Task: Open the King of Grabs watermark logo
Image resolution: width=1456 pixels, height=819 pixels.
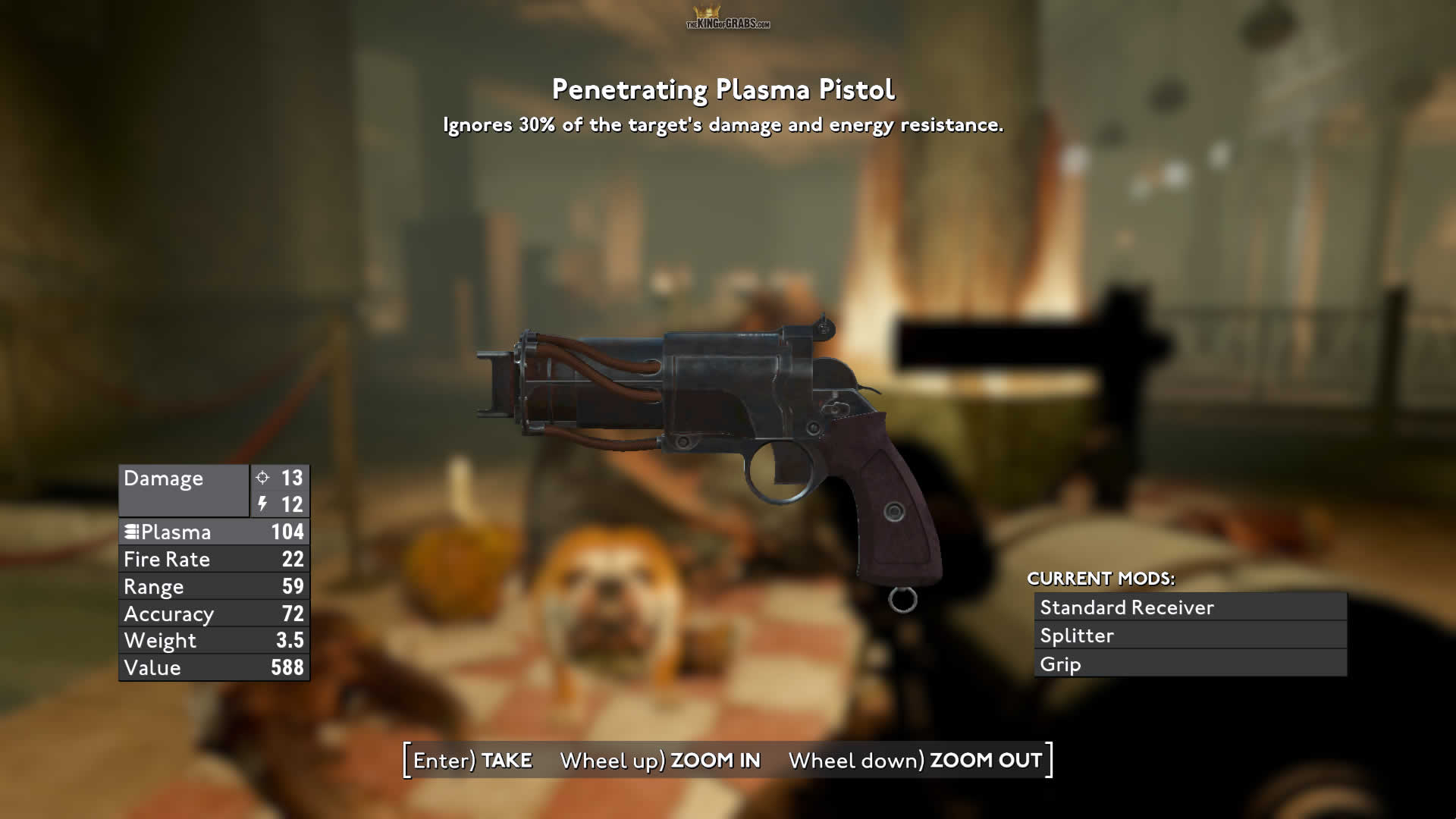Action: [x=727, y=18]
